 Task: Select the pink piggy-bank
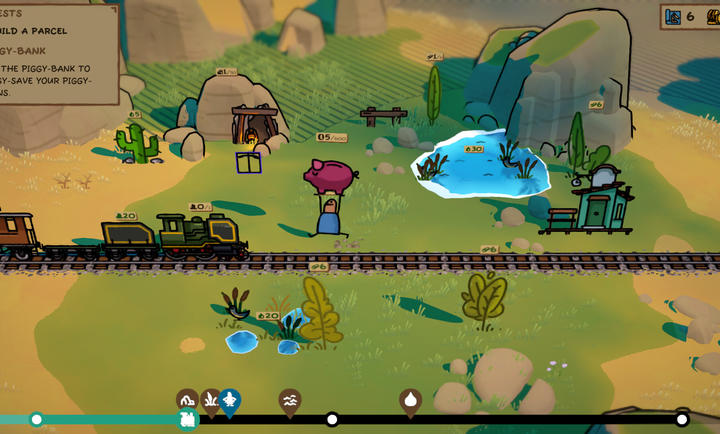coord(330,176)
